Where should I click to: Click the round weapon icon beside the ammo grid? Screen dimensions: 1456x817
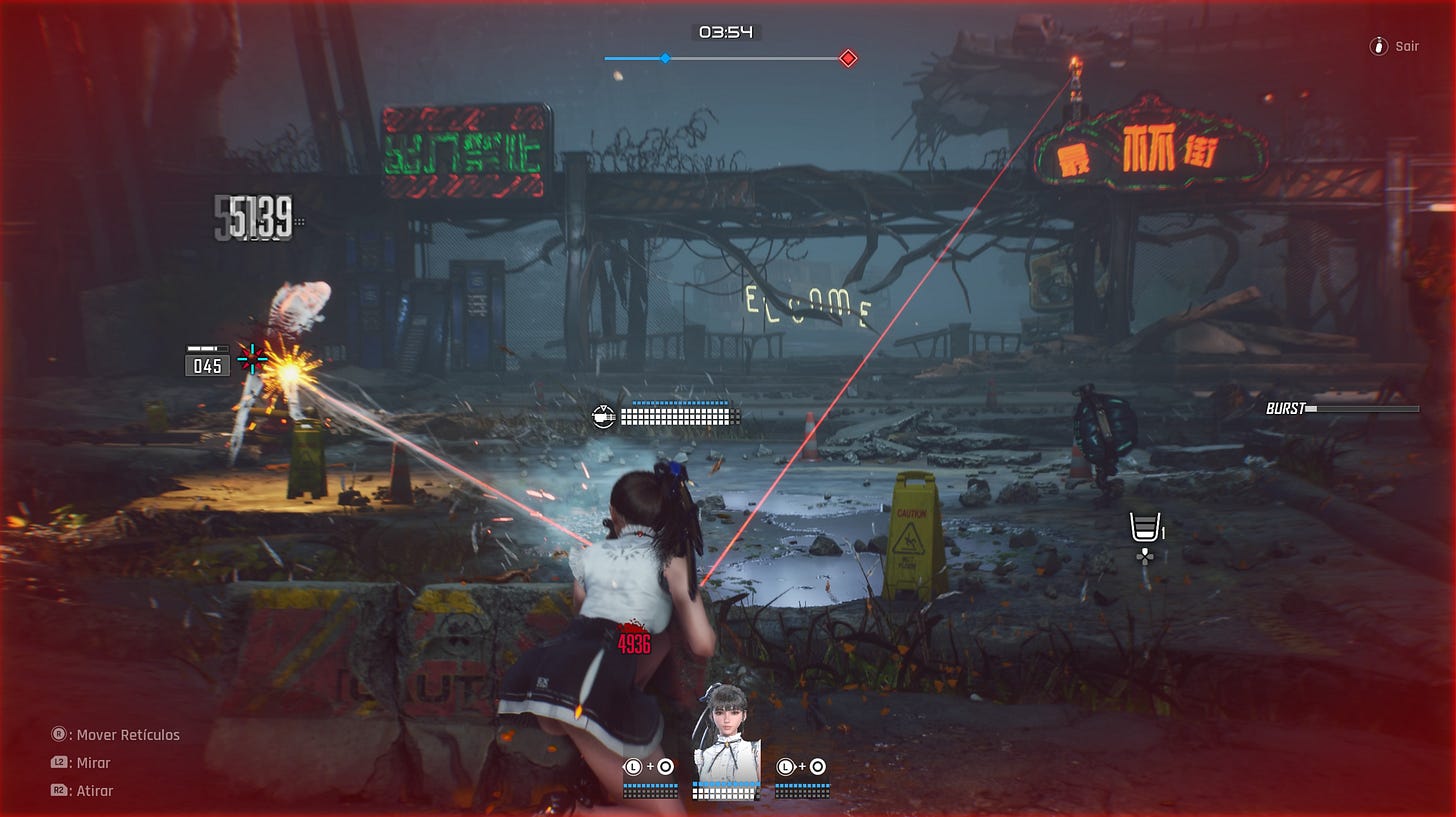(603, 415)
